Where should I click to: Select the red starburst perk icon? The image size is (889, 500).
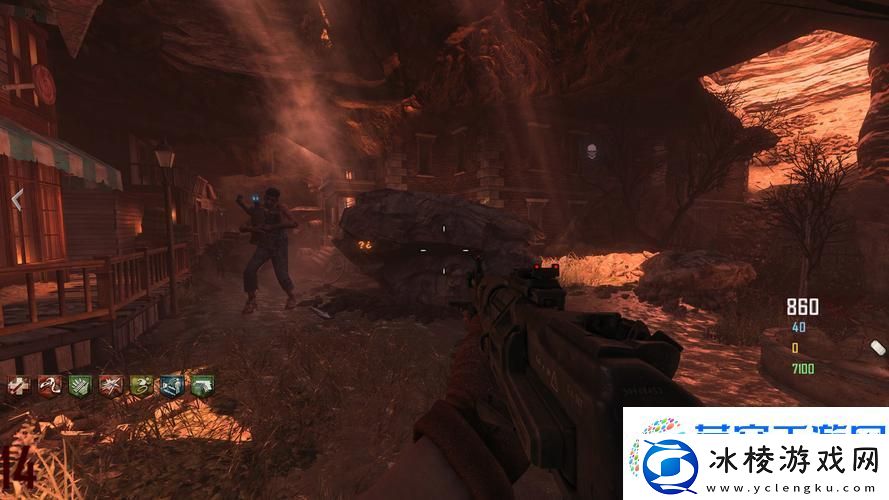click(x=110, y=385)
